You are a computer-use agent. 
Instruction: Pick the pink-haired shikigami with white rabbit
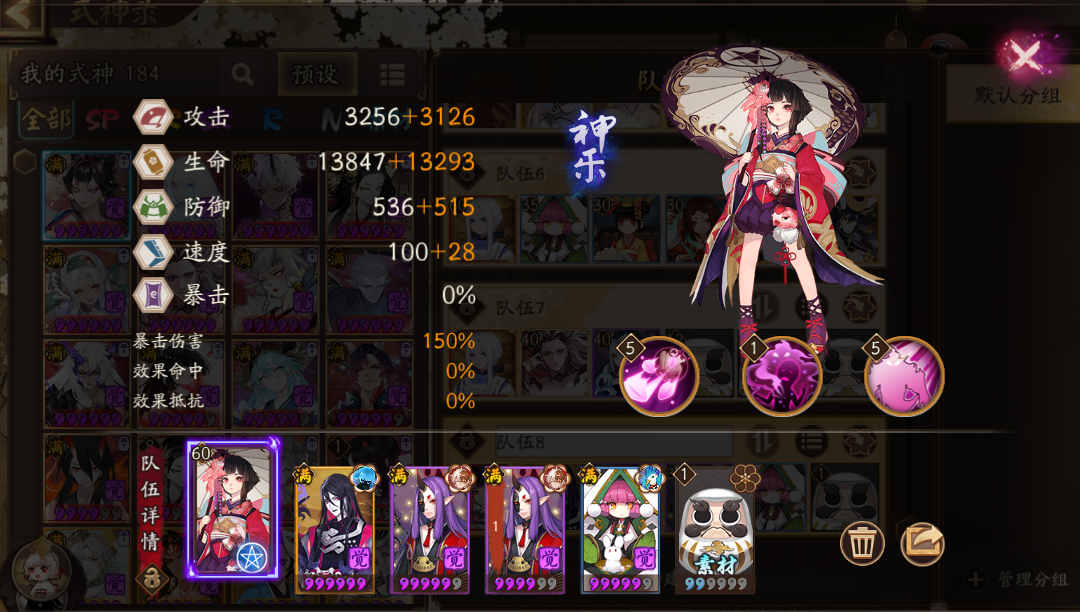(620, 530)
